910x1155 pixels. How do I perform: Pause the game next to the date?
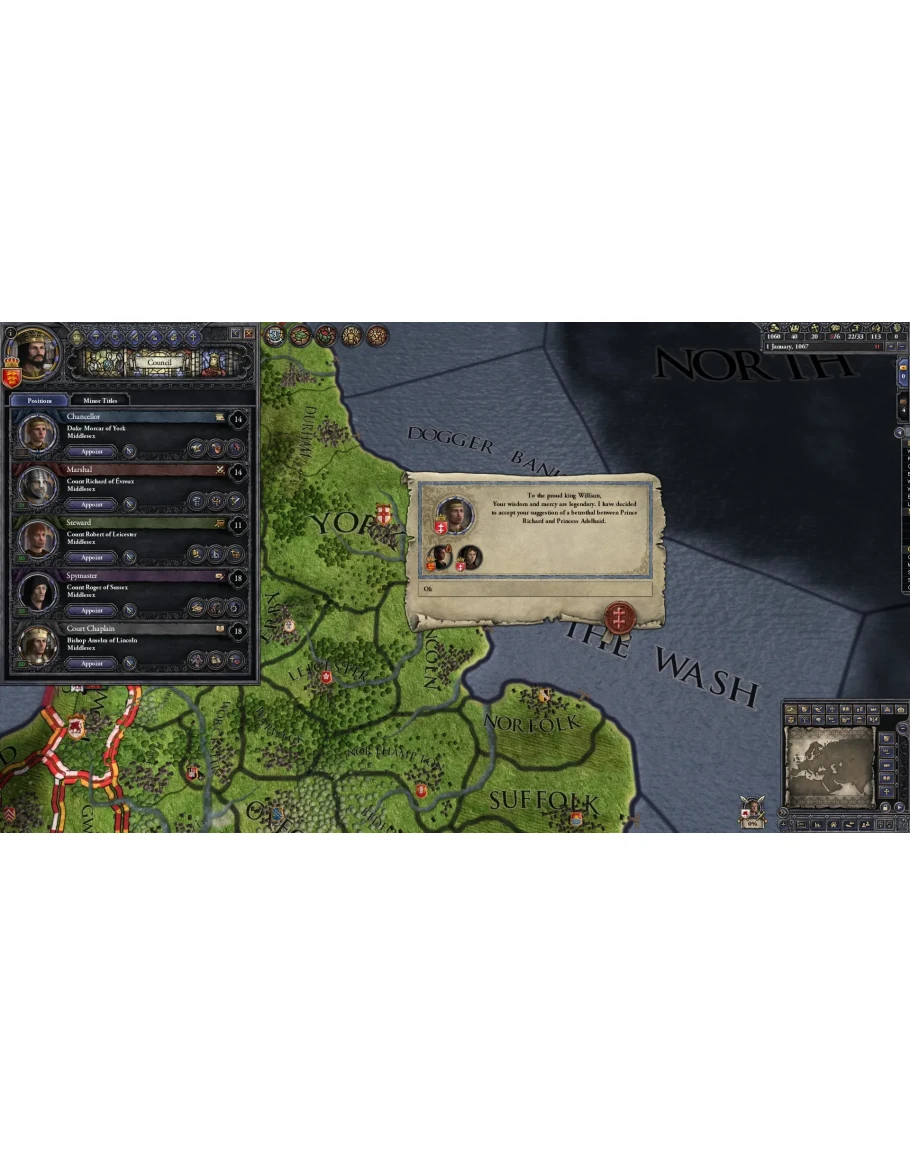pyautogui.click(x=877, y=346)
